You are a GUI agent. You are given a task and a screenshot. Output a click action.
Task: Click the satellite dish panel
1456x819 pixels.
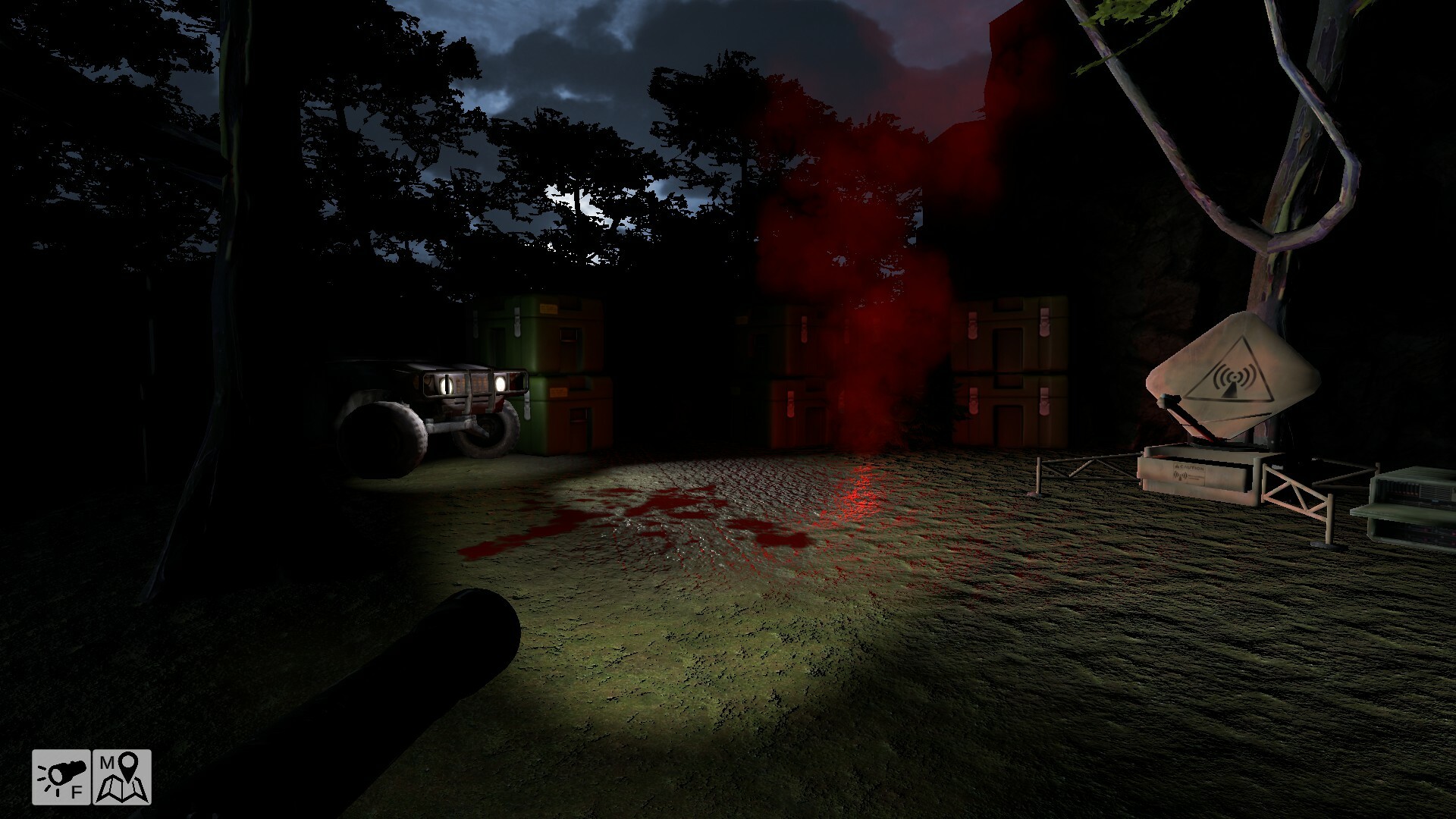[x=1232, y=368]
